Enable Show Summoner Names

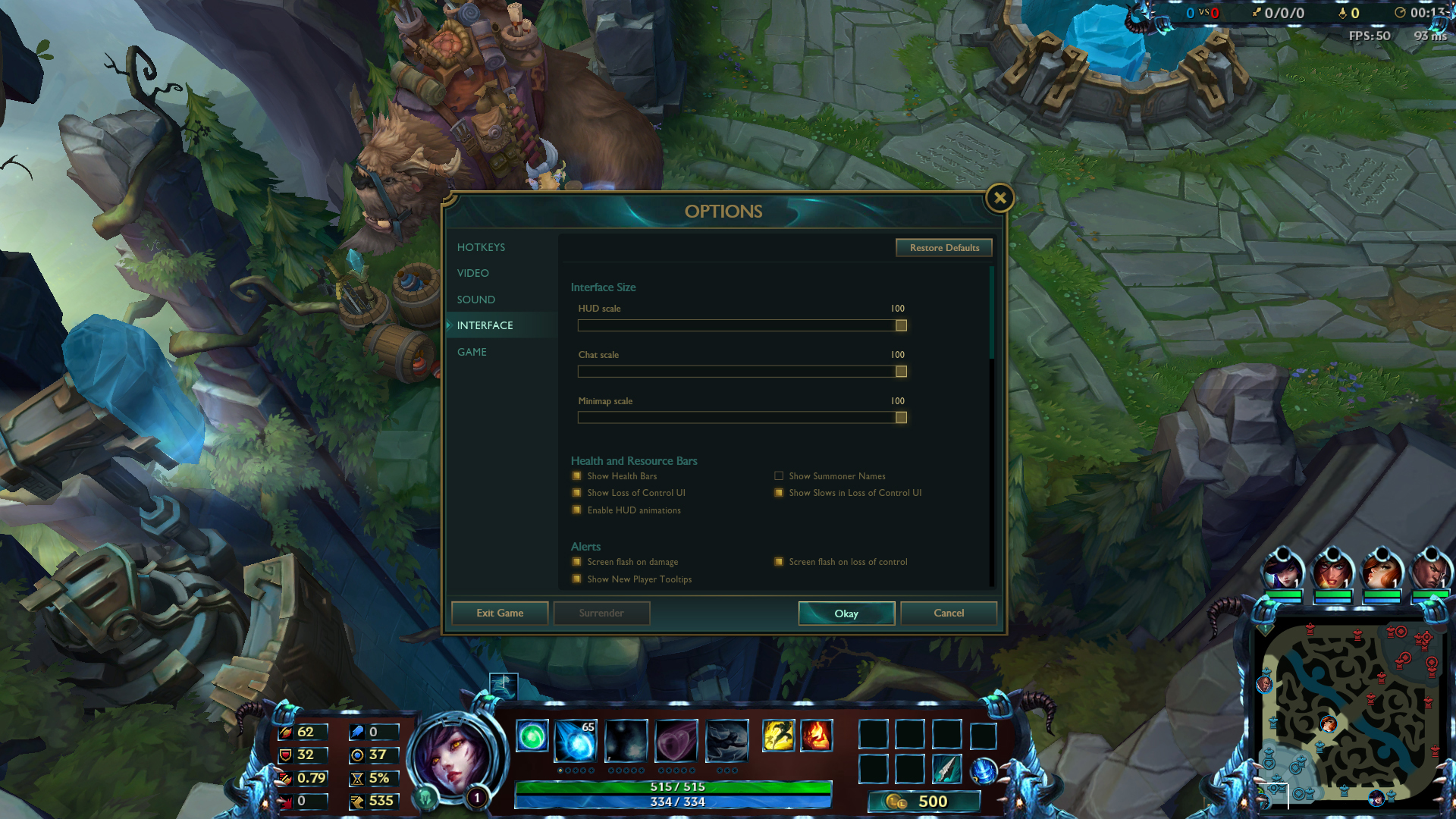(779, 476)
